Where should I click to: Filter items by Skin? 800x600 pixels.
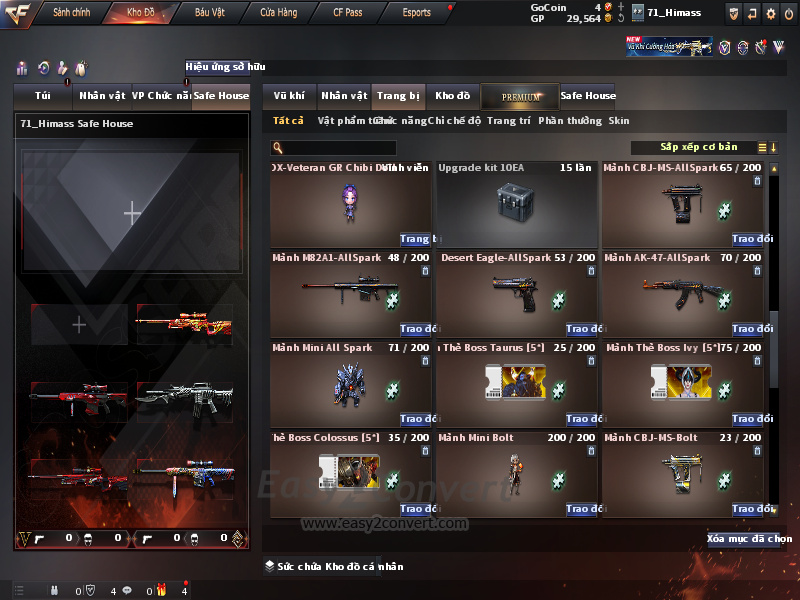(619, 121)
